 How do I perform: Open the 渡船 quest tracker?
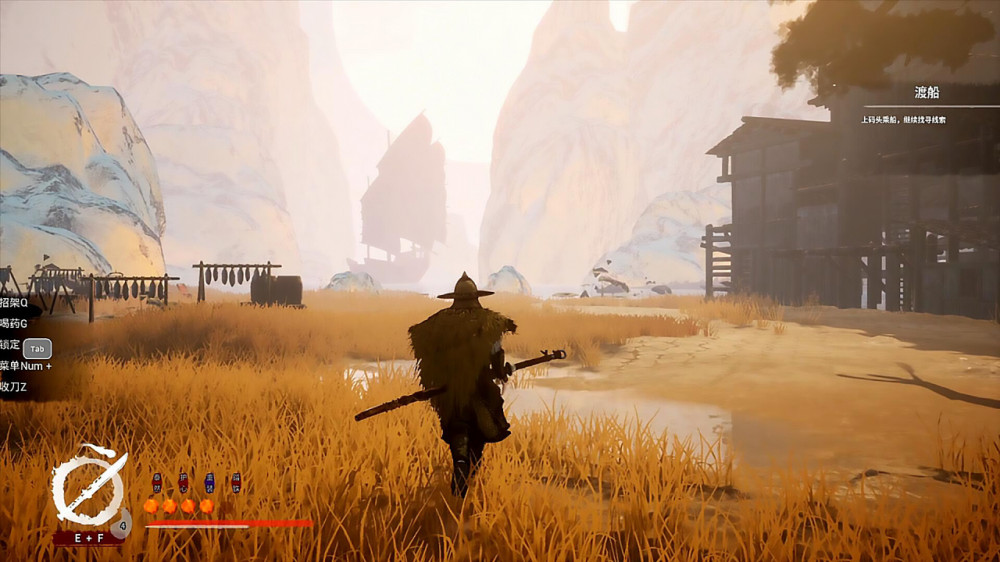pos(927,92)
